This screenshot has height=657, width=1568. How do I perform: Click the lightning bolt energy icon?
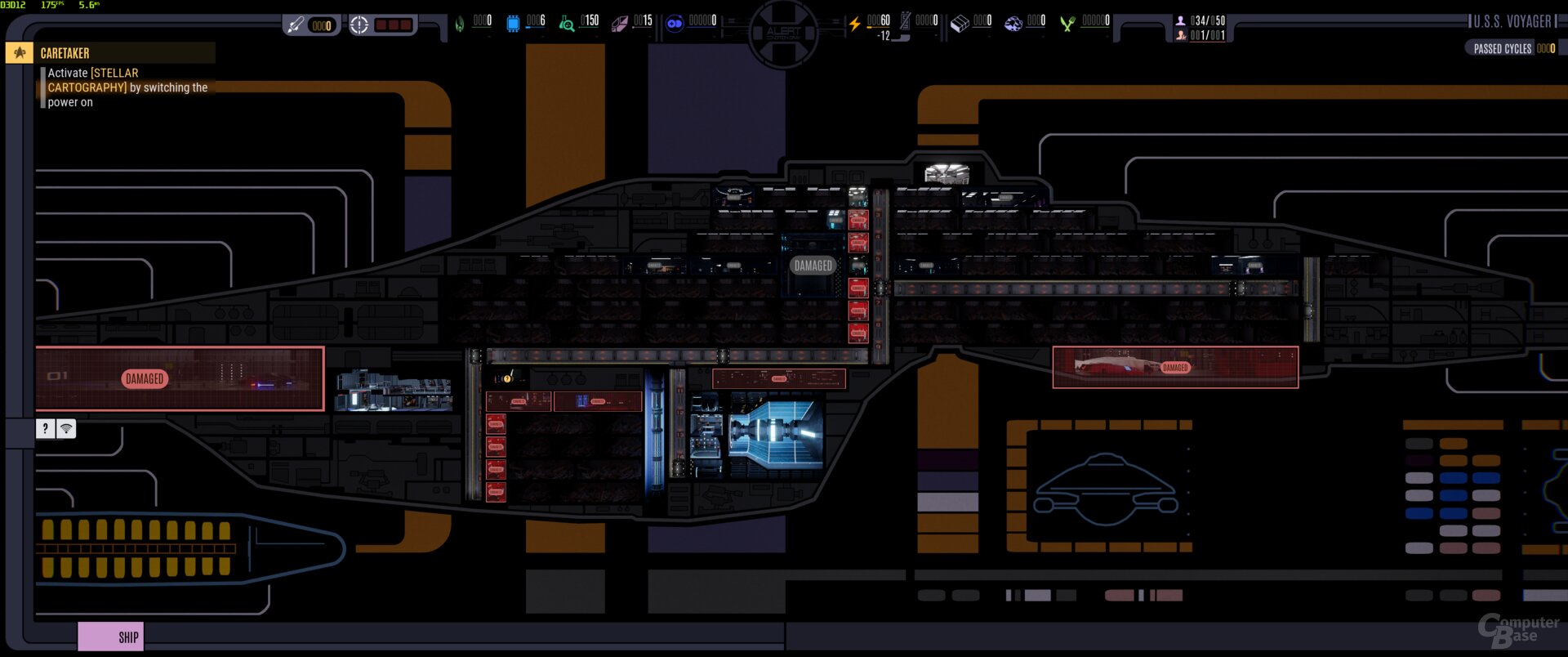[854, 24]
